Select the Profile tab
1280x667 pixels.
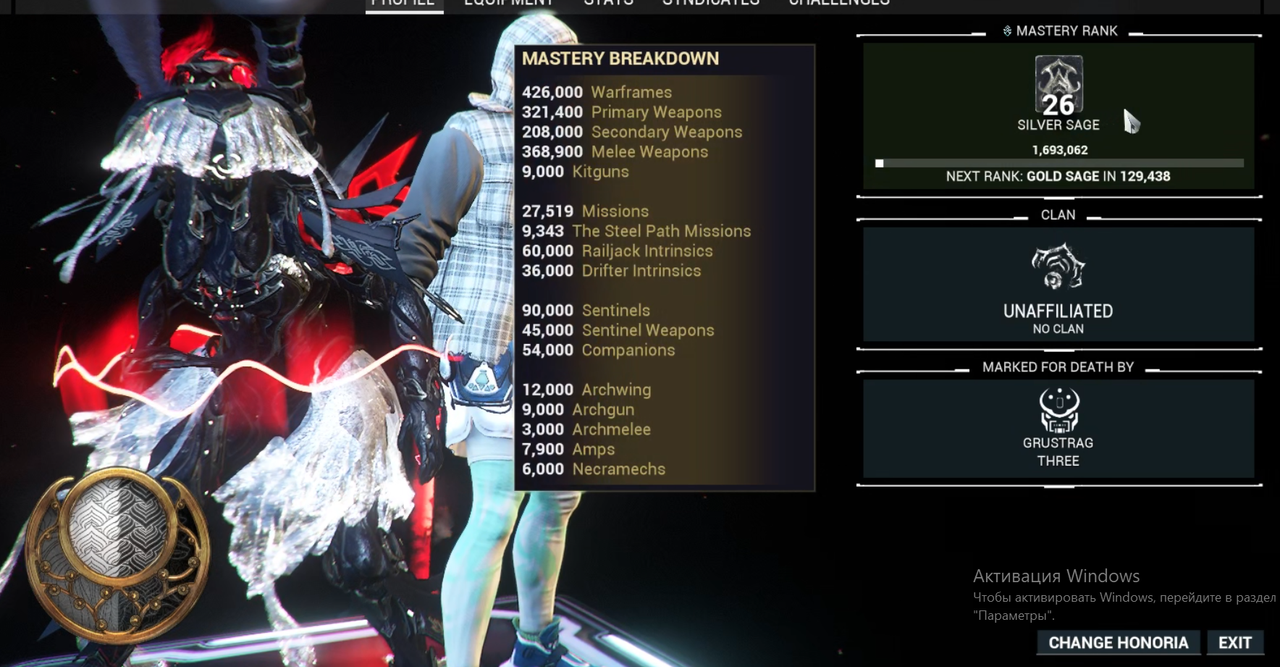point(403,3)
